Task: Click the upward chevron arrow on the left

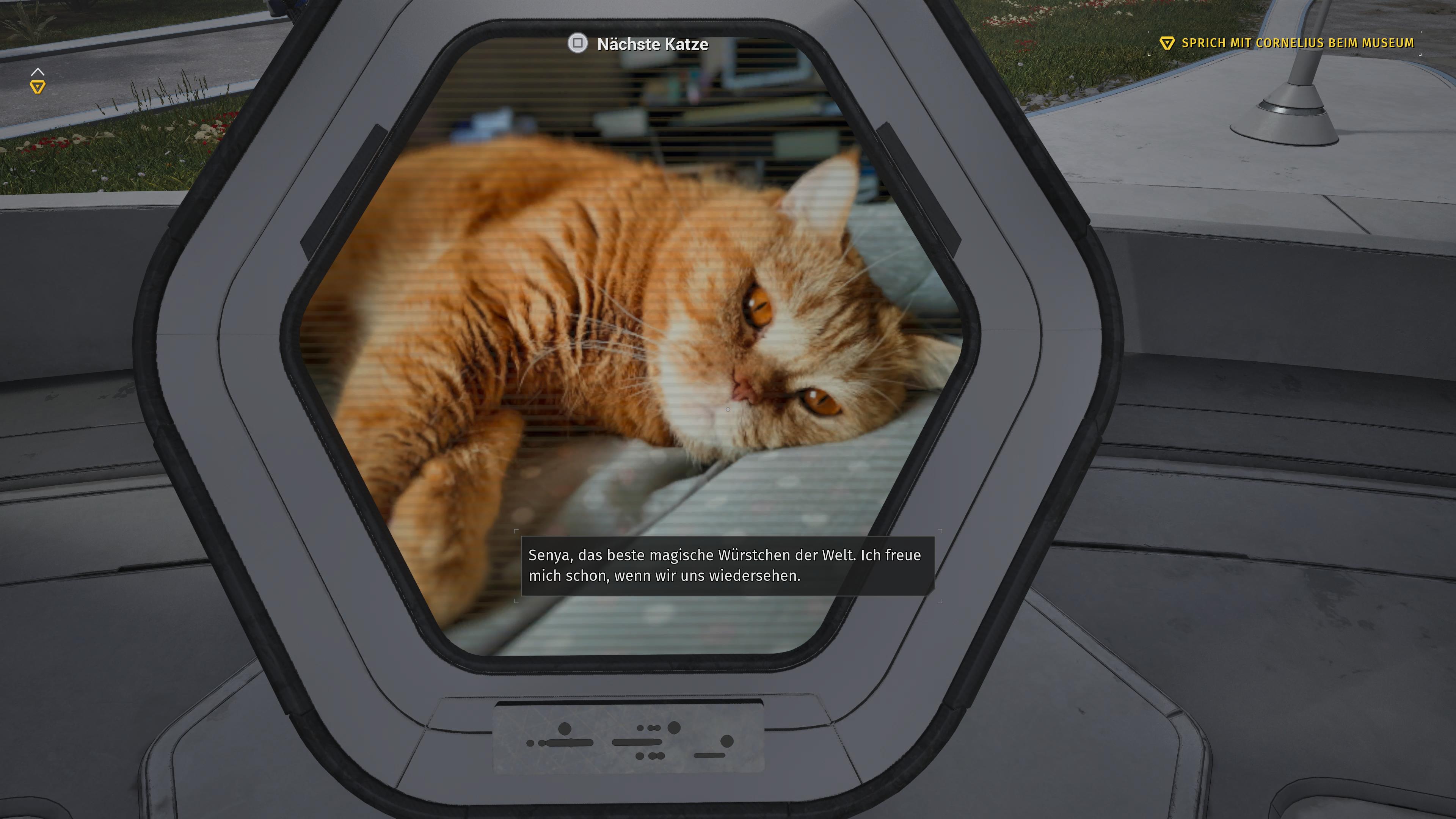Action: 38,71
